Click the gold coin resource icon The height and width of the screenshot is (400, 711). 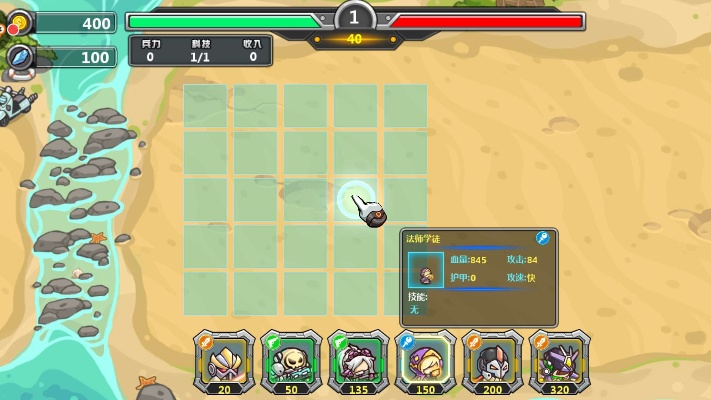[x=19, y=23]
